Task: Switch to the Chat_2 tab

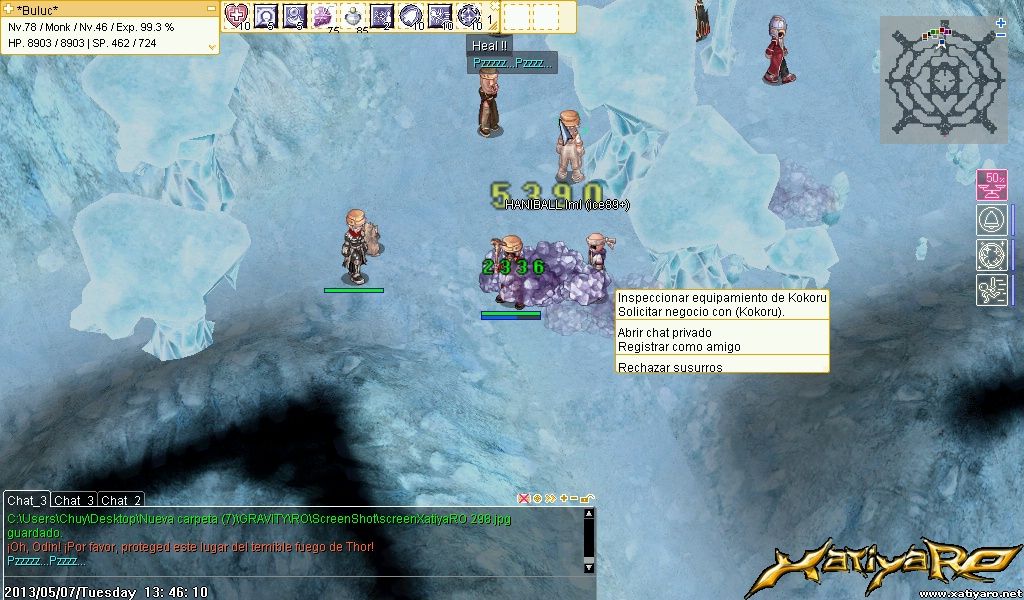Action: (x=122, y=500)
